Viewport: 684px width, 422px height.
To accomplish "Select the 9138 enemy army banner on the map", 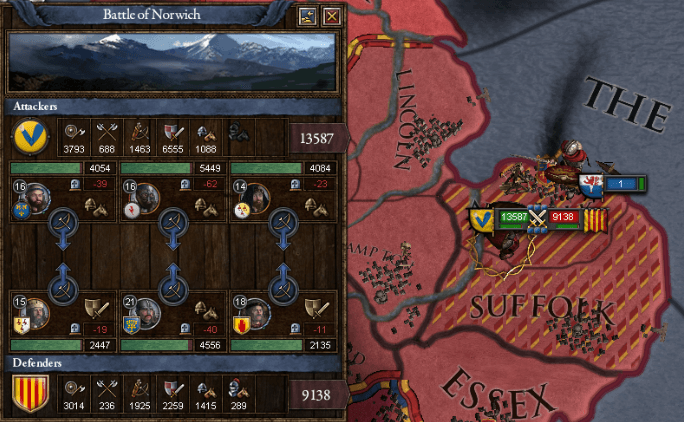I will tap(565, 216).
